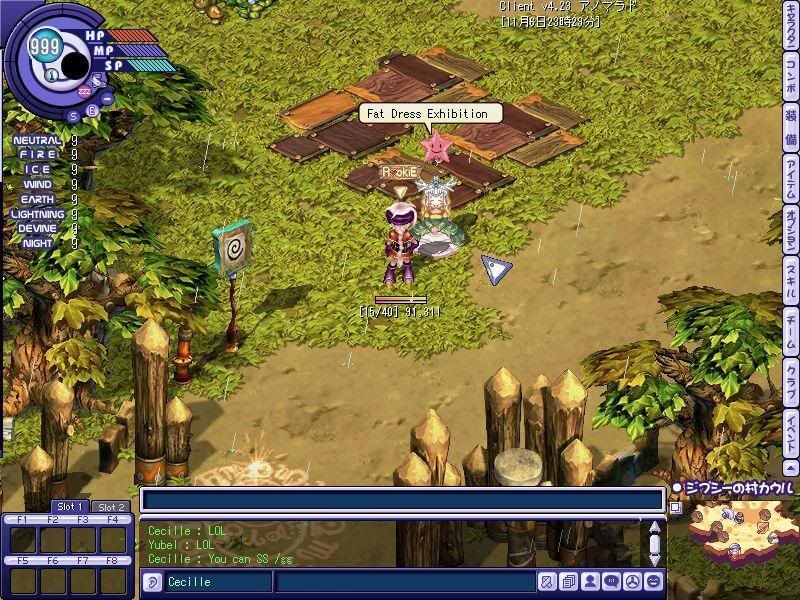Switch to the Slot 1 hotkey tab
Viewport: 800px width, 600px height.
tap(69, 506)
